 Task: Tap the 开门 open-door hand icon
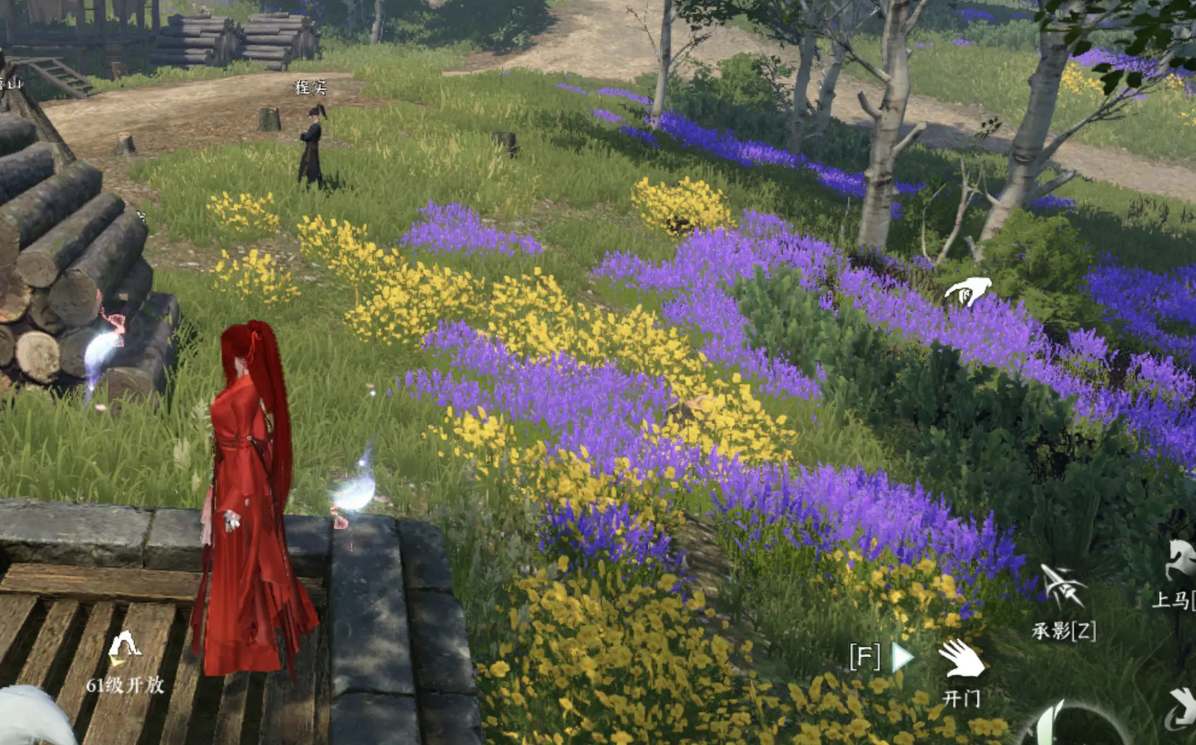pyautogui.click(x=961, y=659)
